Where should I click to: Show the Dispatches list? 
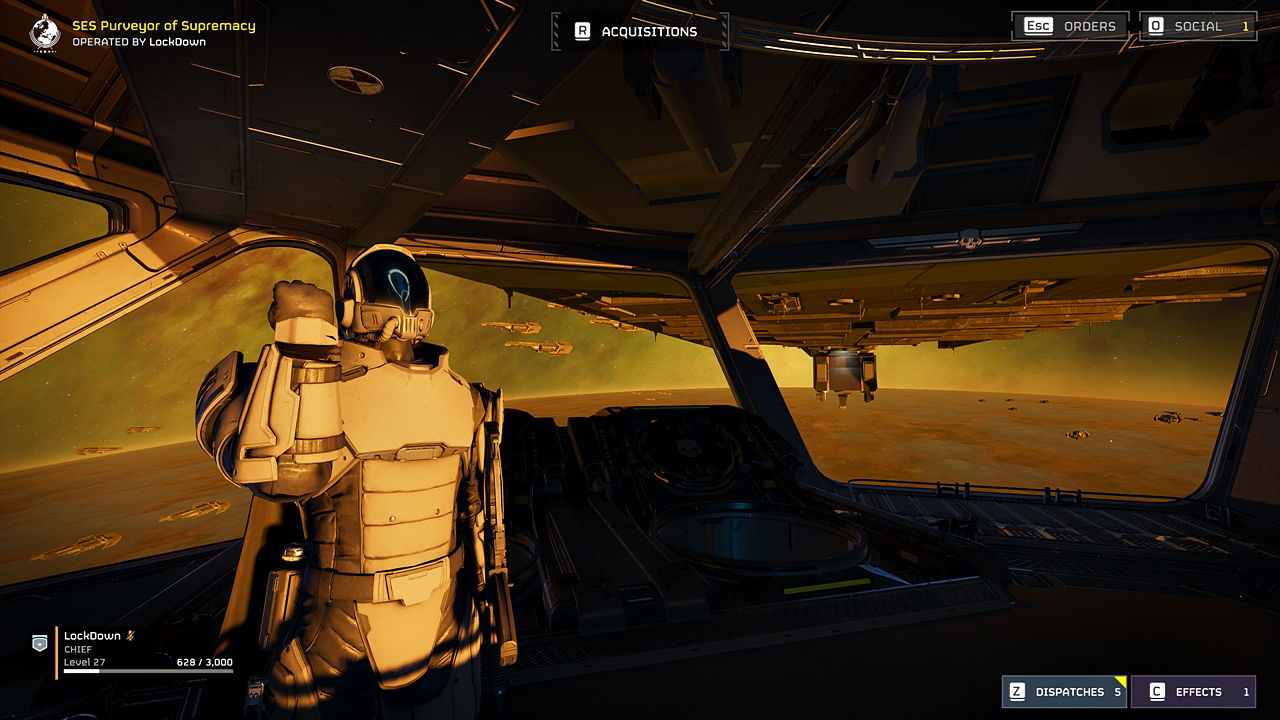tap(1064, 691)
